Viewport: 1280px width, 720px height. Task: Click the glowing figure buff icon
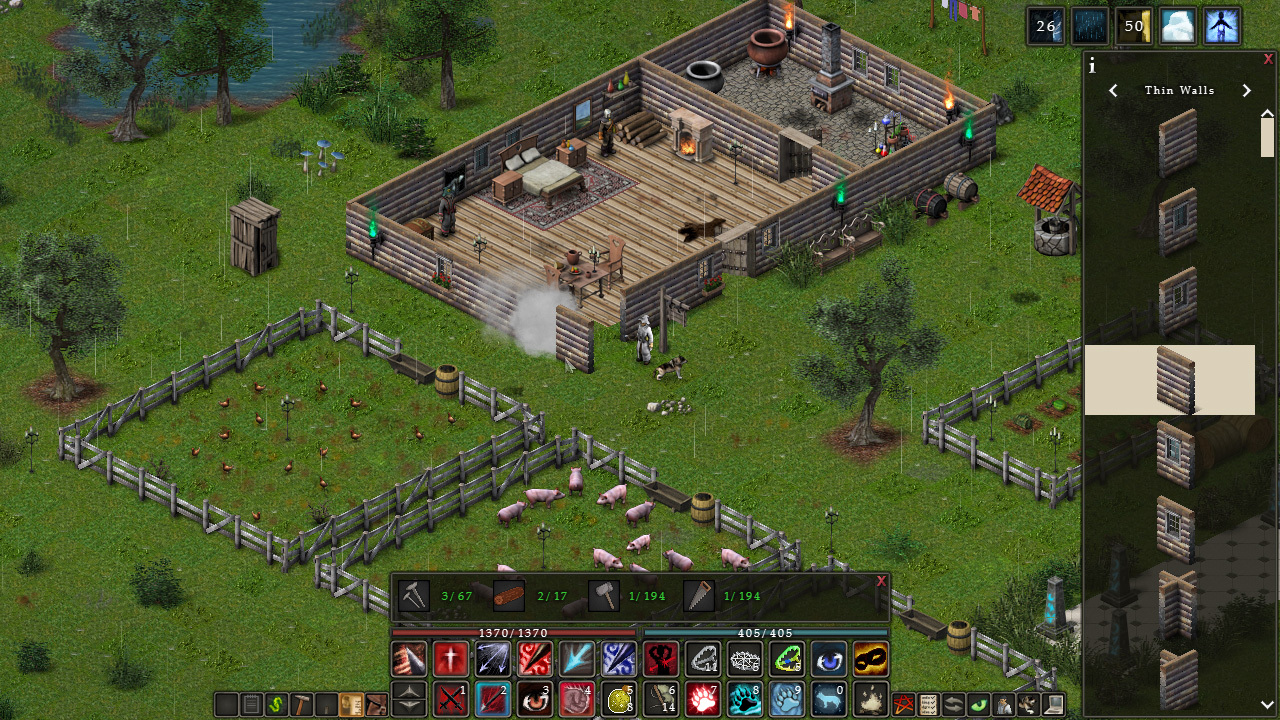pos(1222,27)
